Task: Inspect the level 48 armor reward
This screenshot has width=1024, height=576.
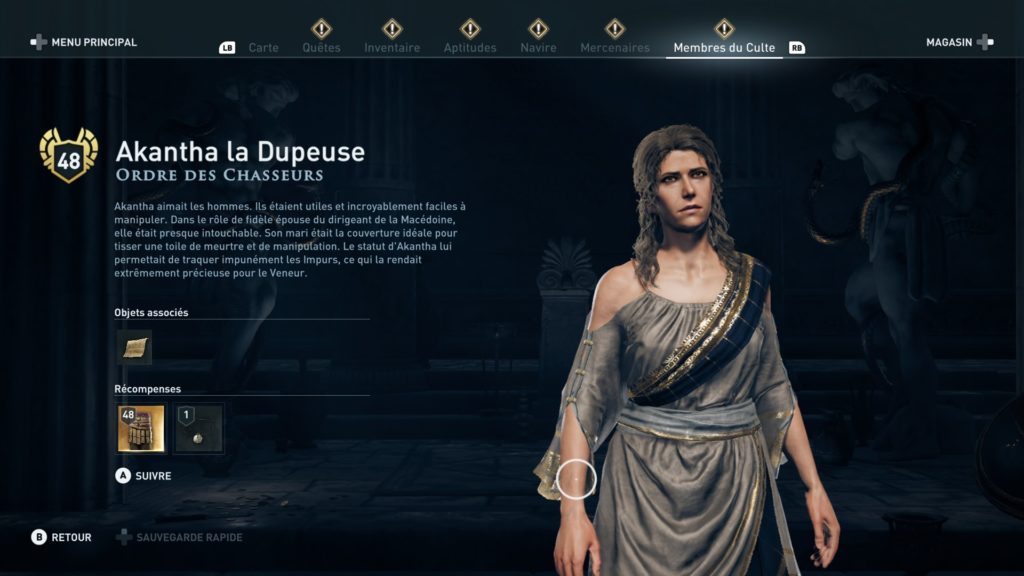Action: (141, 429)
